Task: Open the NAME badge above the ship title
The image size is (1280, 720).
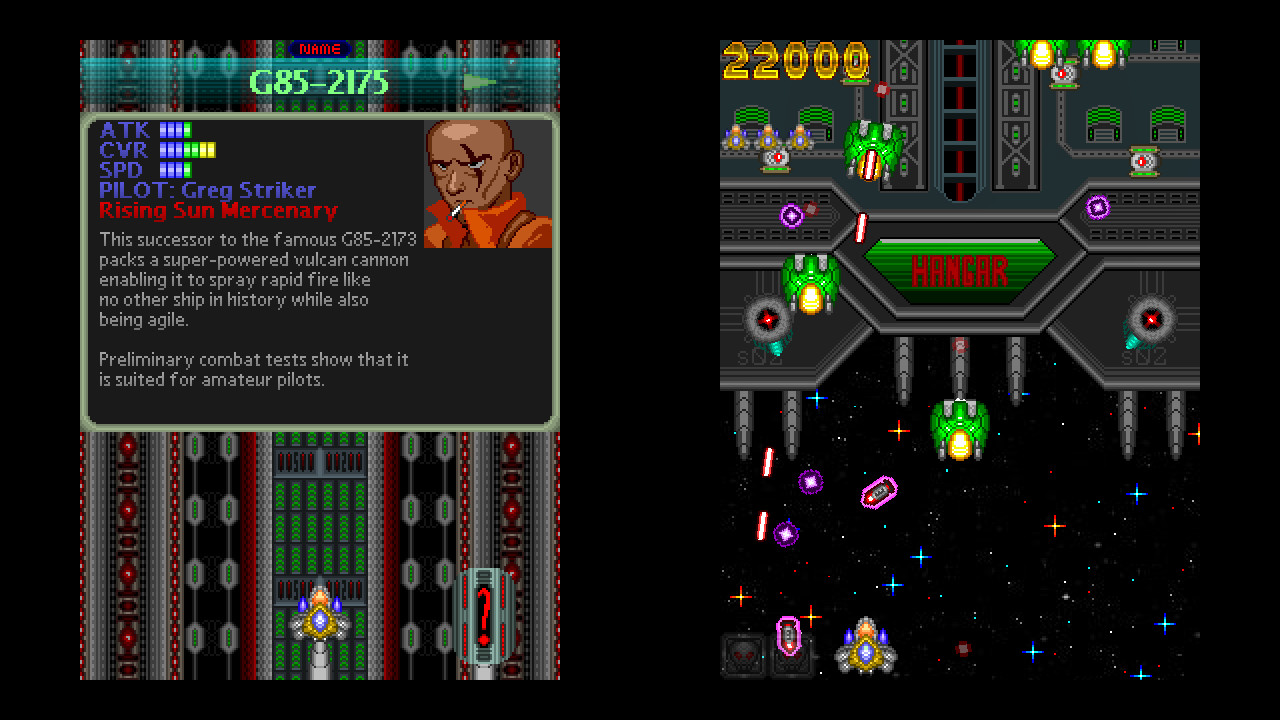Action: pyautogui.click(x=318, y=48)
